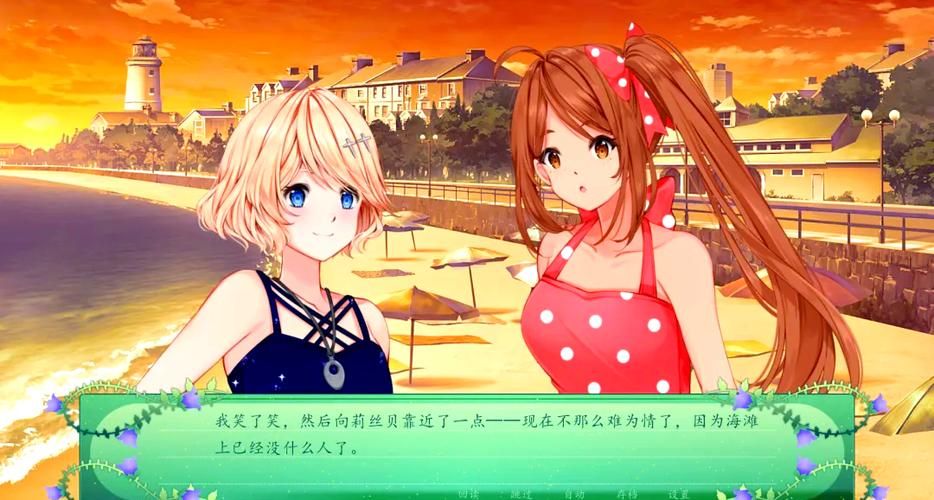Activate 跳过 to skip dialogue

(521, 494)
